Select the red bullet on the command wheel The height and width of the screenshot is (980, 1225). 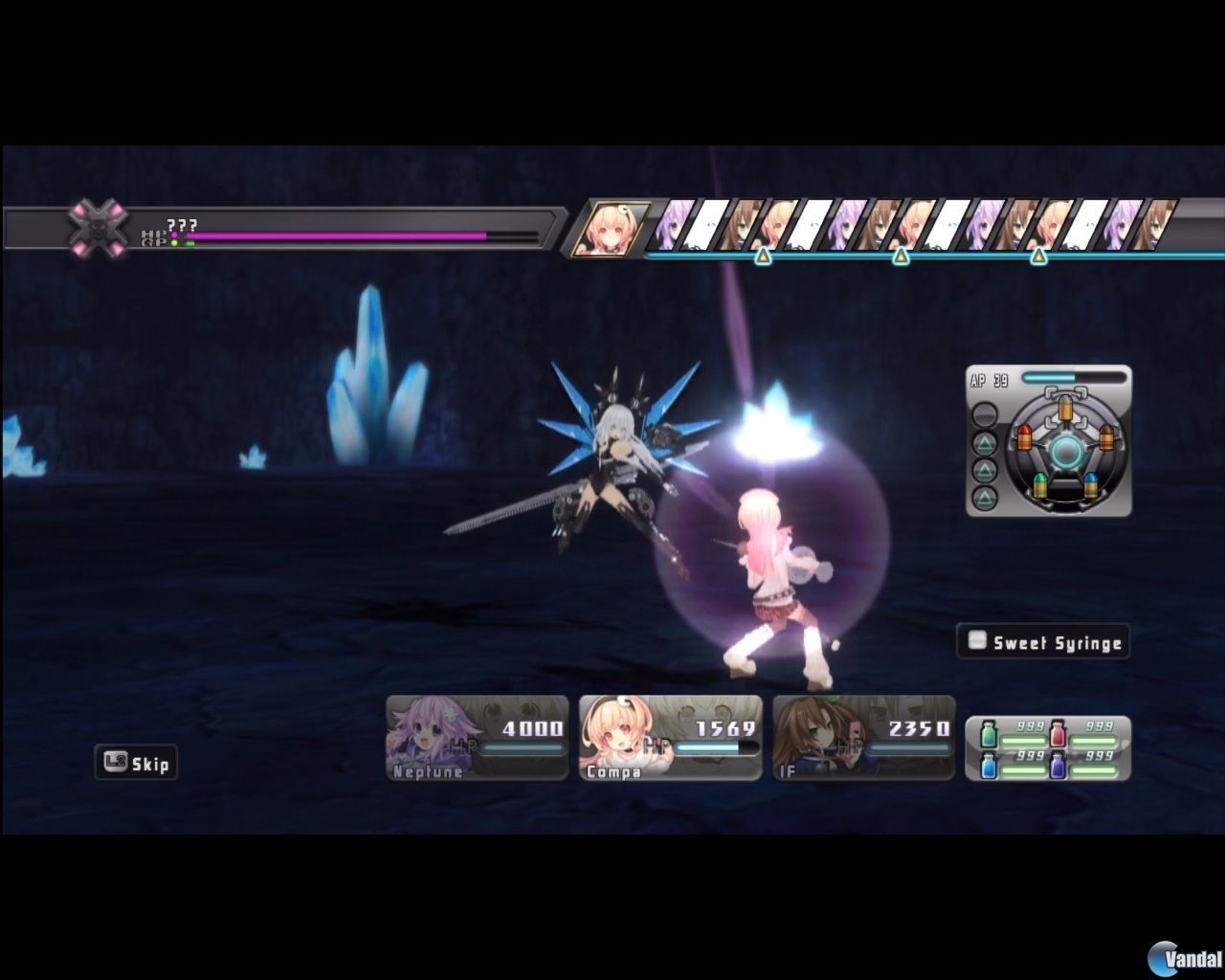click(x=1024, y=438)
